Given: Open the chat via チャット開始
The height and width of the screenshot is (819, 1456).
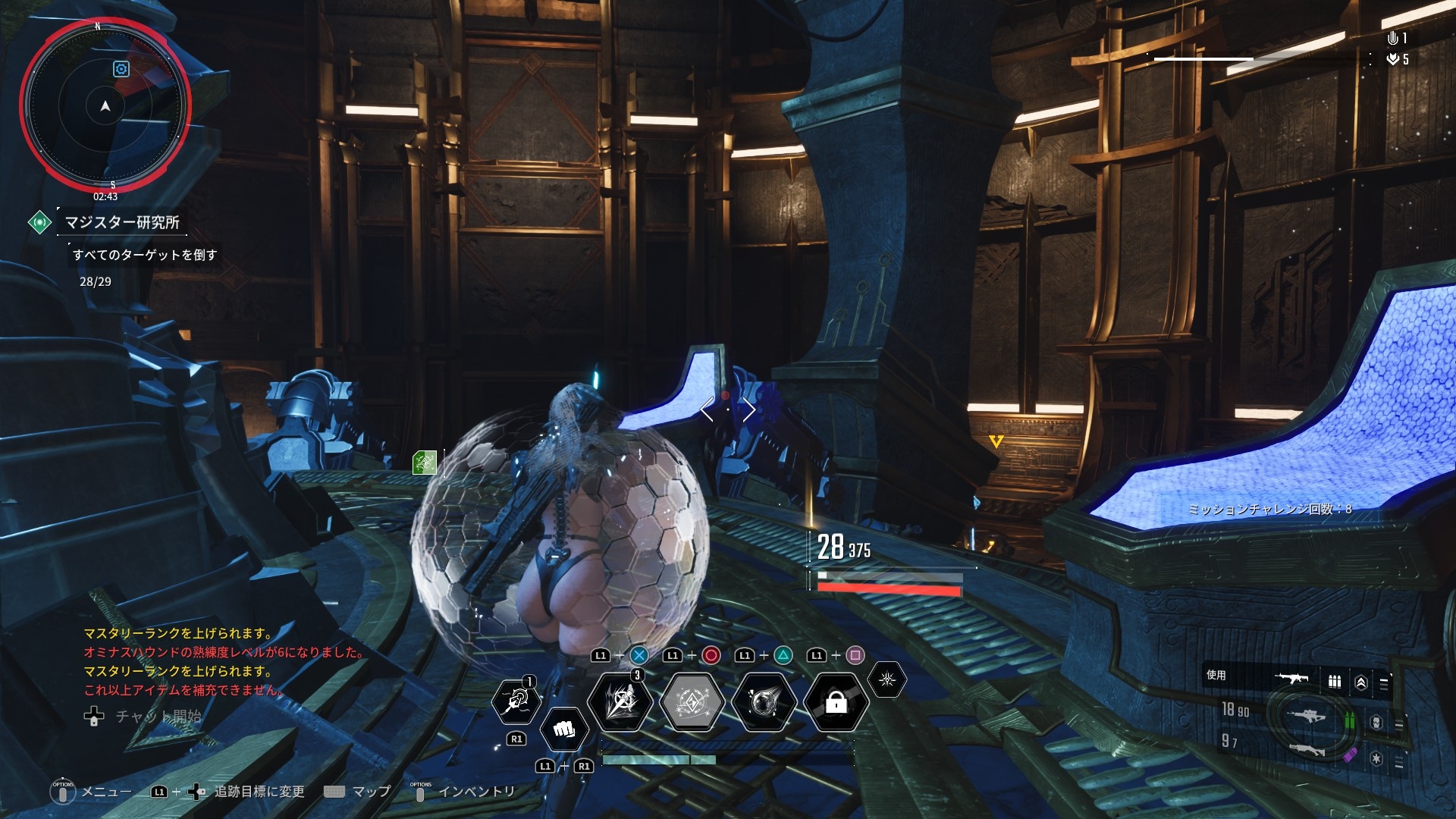Looking at the screenshot, I should [158, 716].
